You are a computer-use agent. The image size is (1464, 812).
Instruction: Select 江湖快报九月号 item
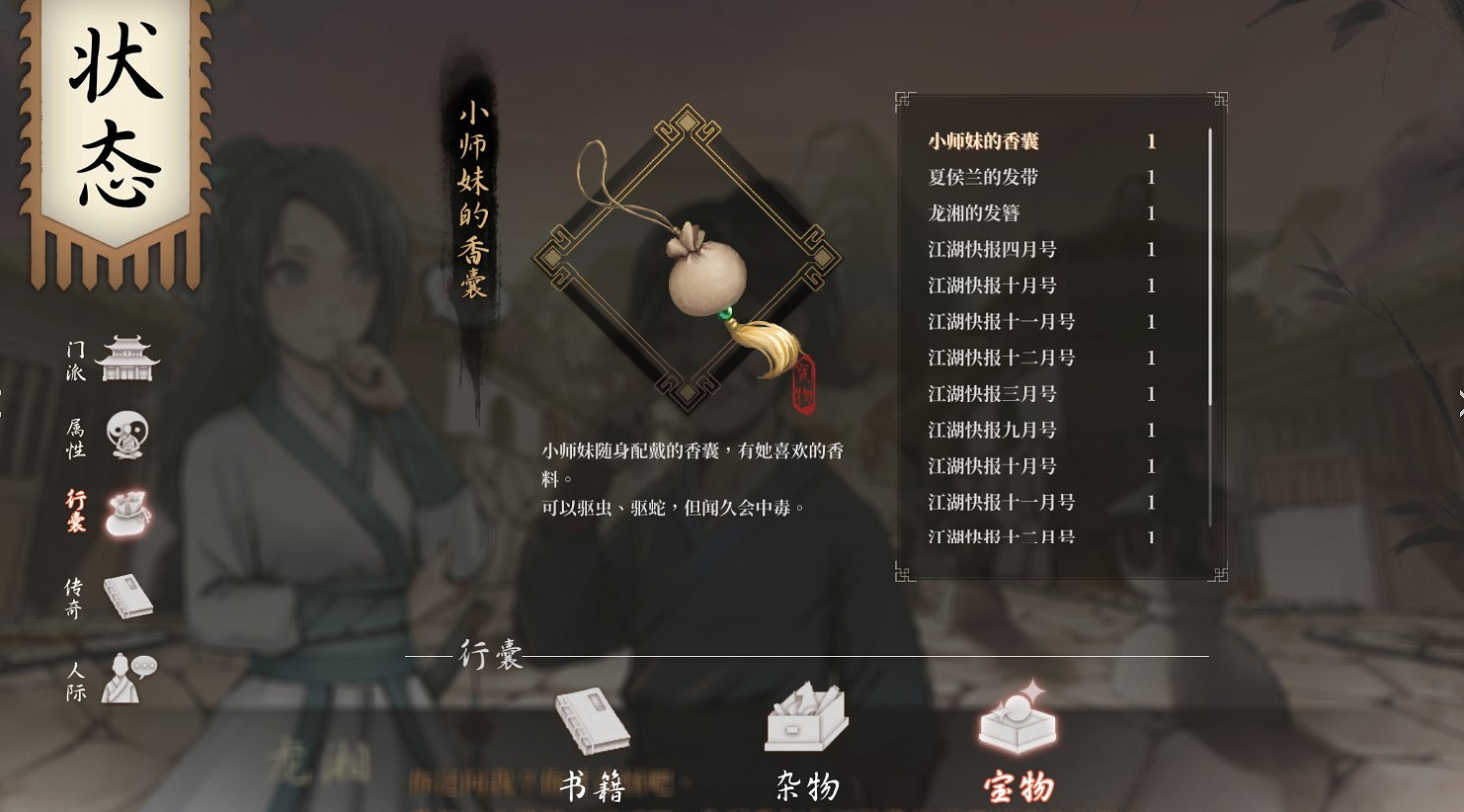click(x=993, y=430)
